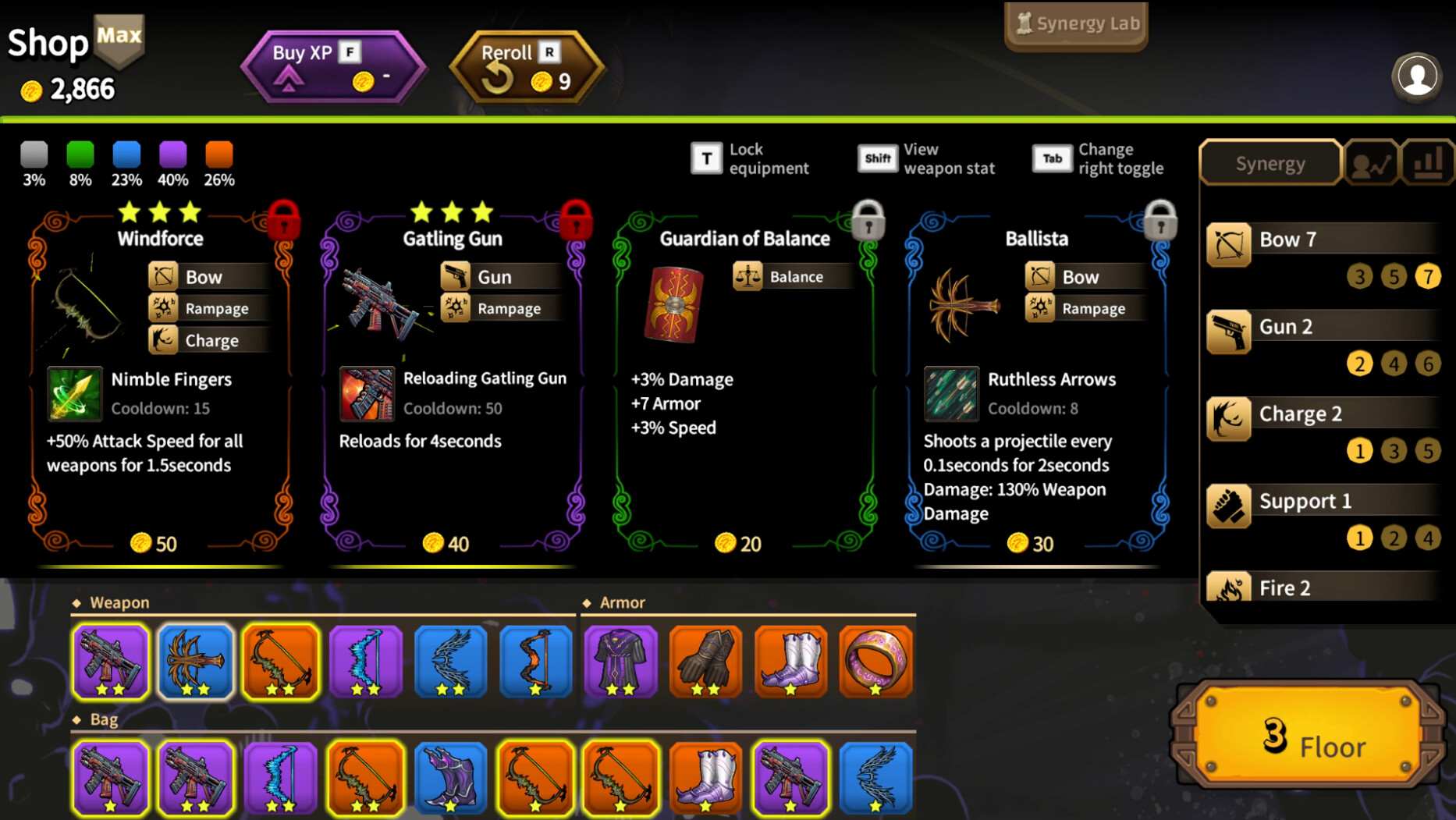Toggle the red lock on Windforce

click(x=284, y=219)
